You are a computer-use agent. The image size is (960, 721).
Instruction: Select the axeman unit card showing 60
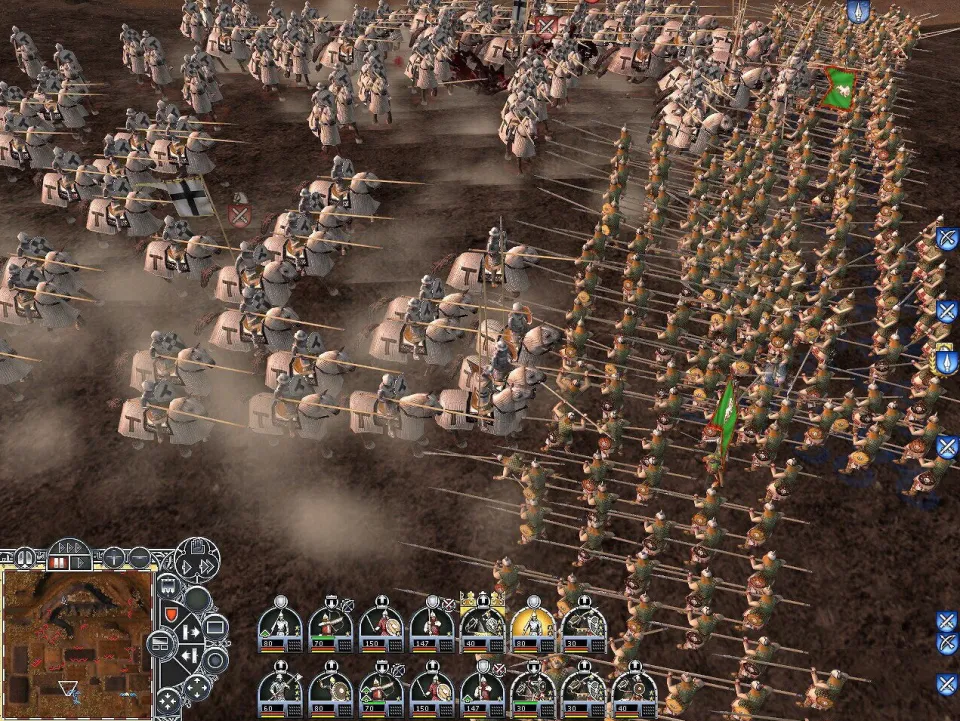tap(280, 688)
